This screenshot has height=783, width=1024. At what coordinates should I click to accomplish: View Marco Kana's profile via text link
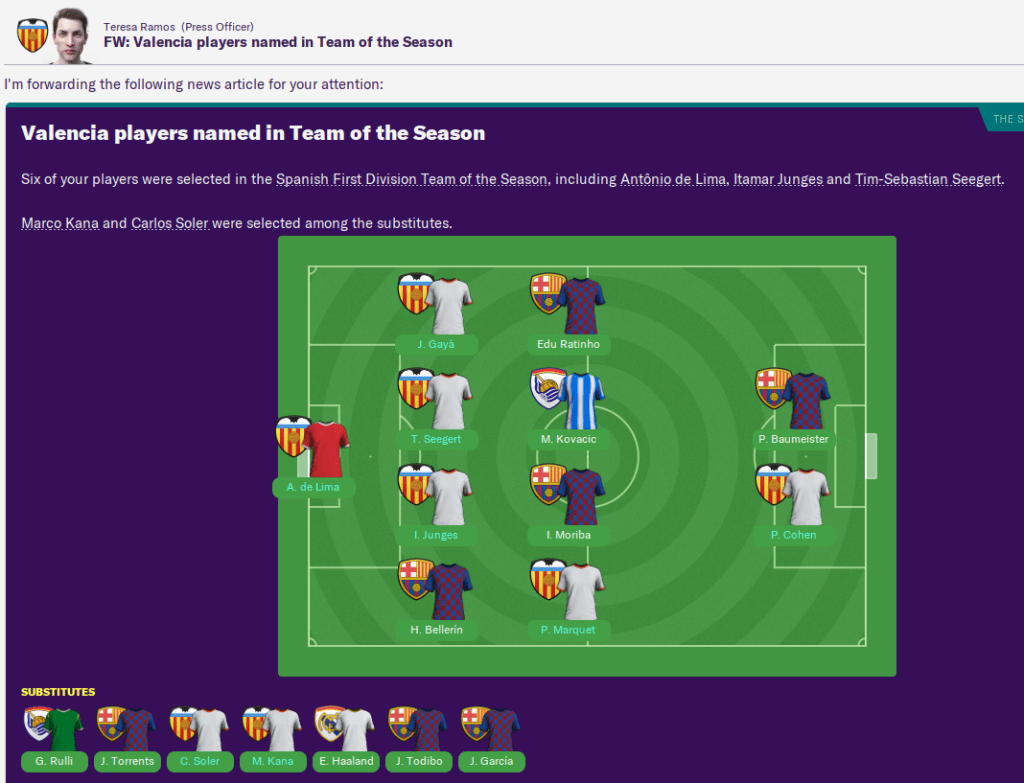[x=60, y=223]
